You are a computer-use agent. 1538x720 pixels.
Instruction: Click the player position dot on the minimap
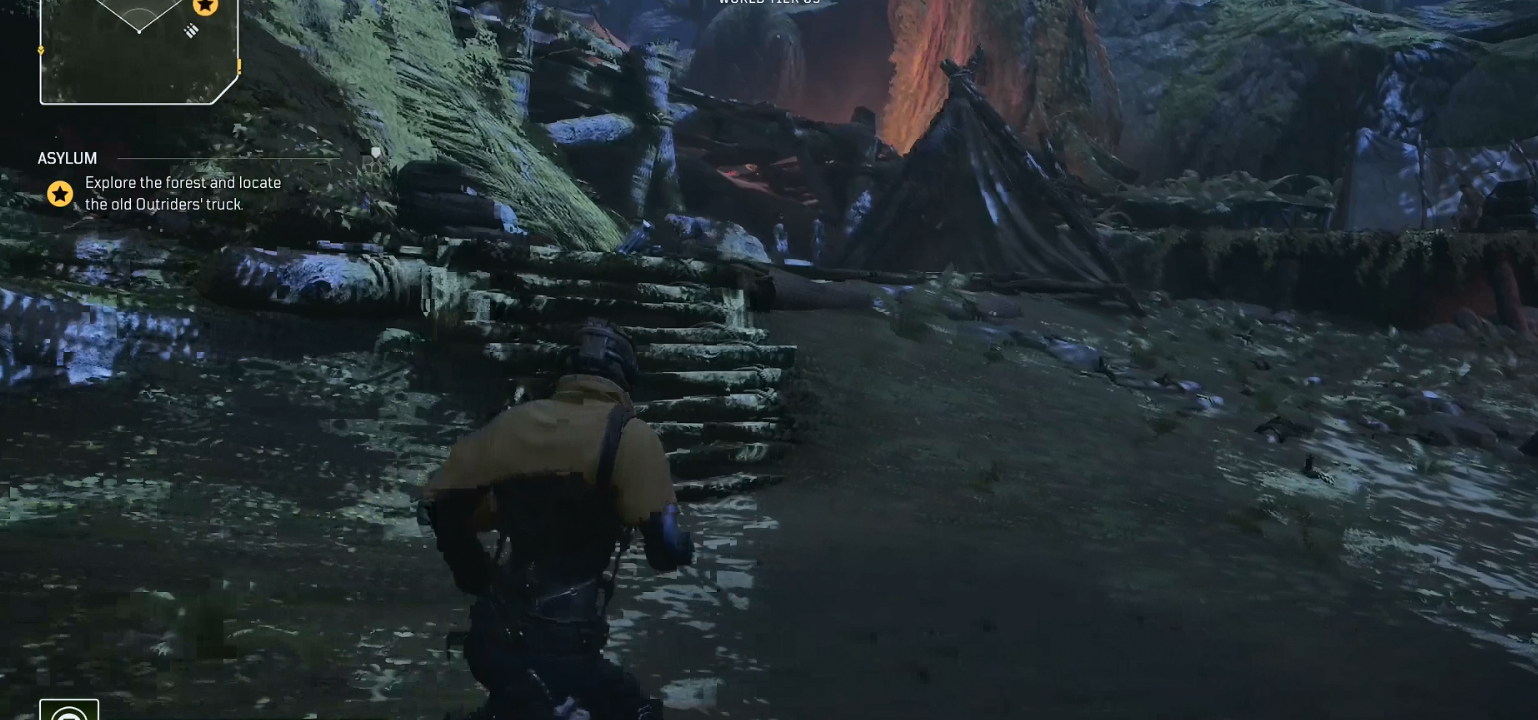click(139, 32)
